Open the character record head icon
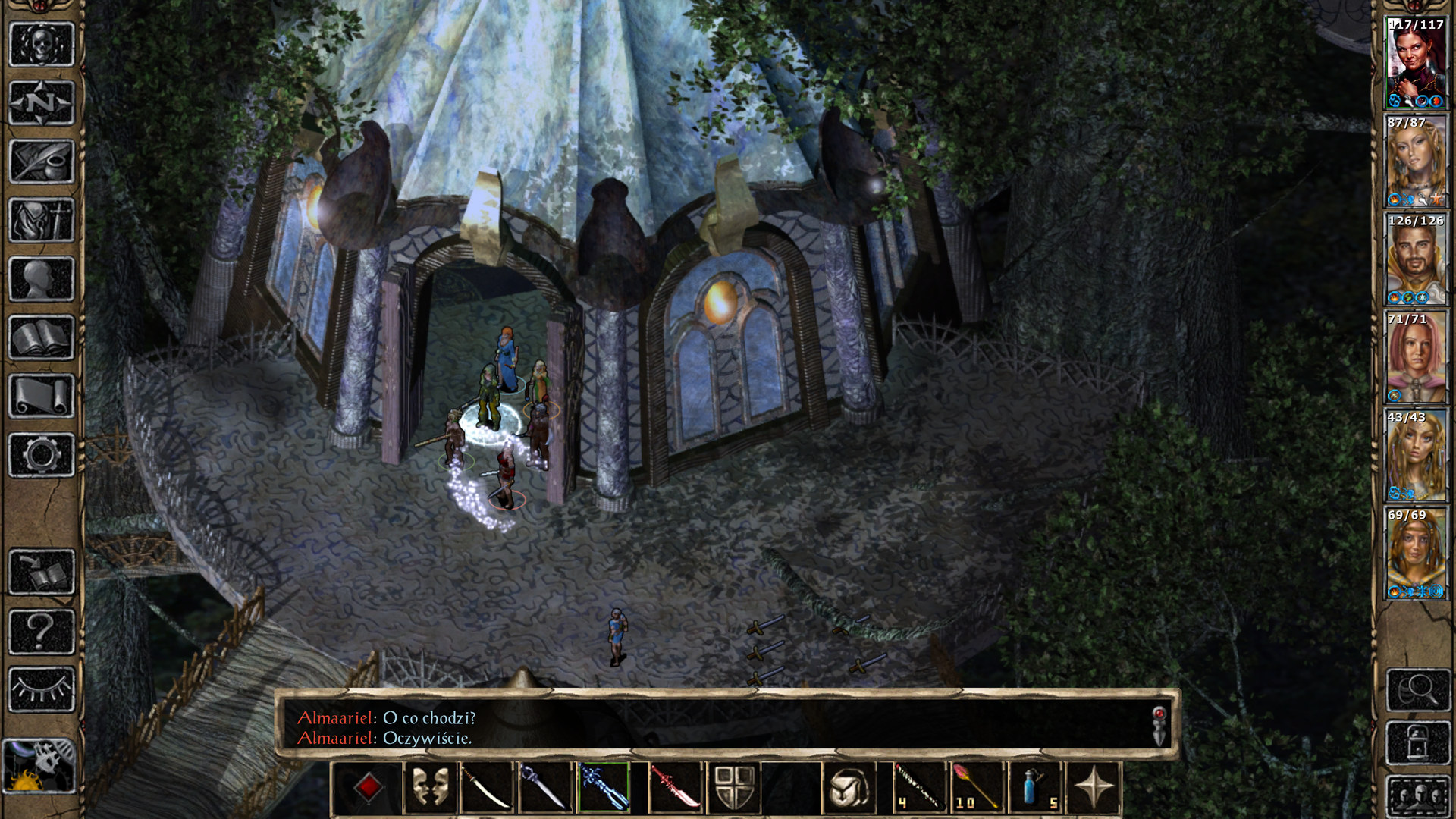 (x=42, y=279)
